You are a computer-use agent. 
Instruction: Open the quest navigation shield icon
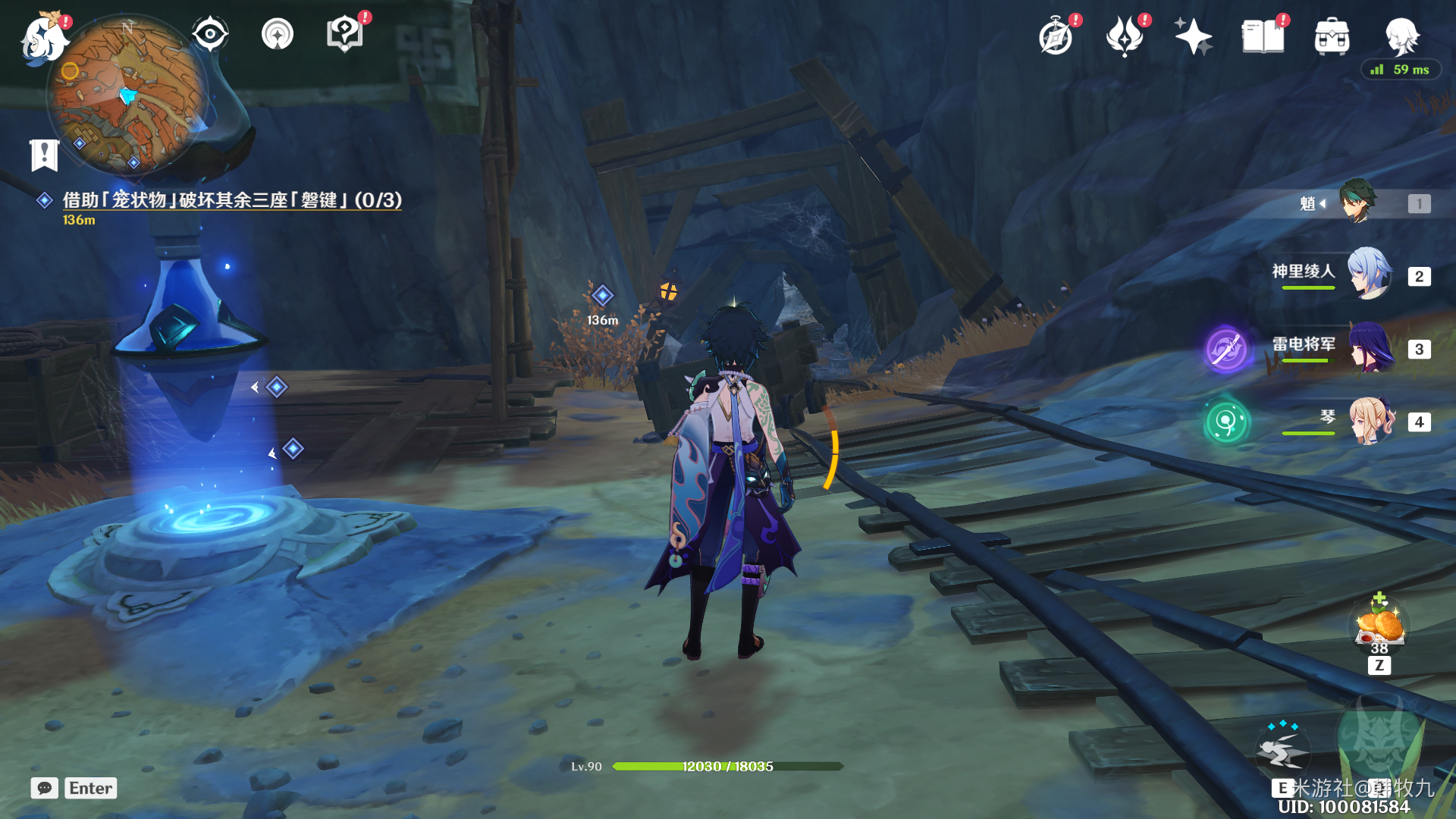pos(344,35)
